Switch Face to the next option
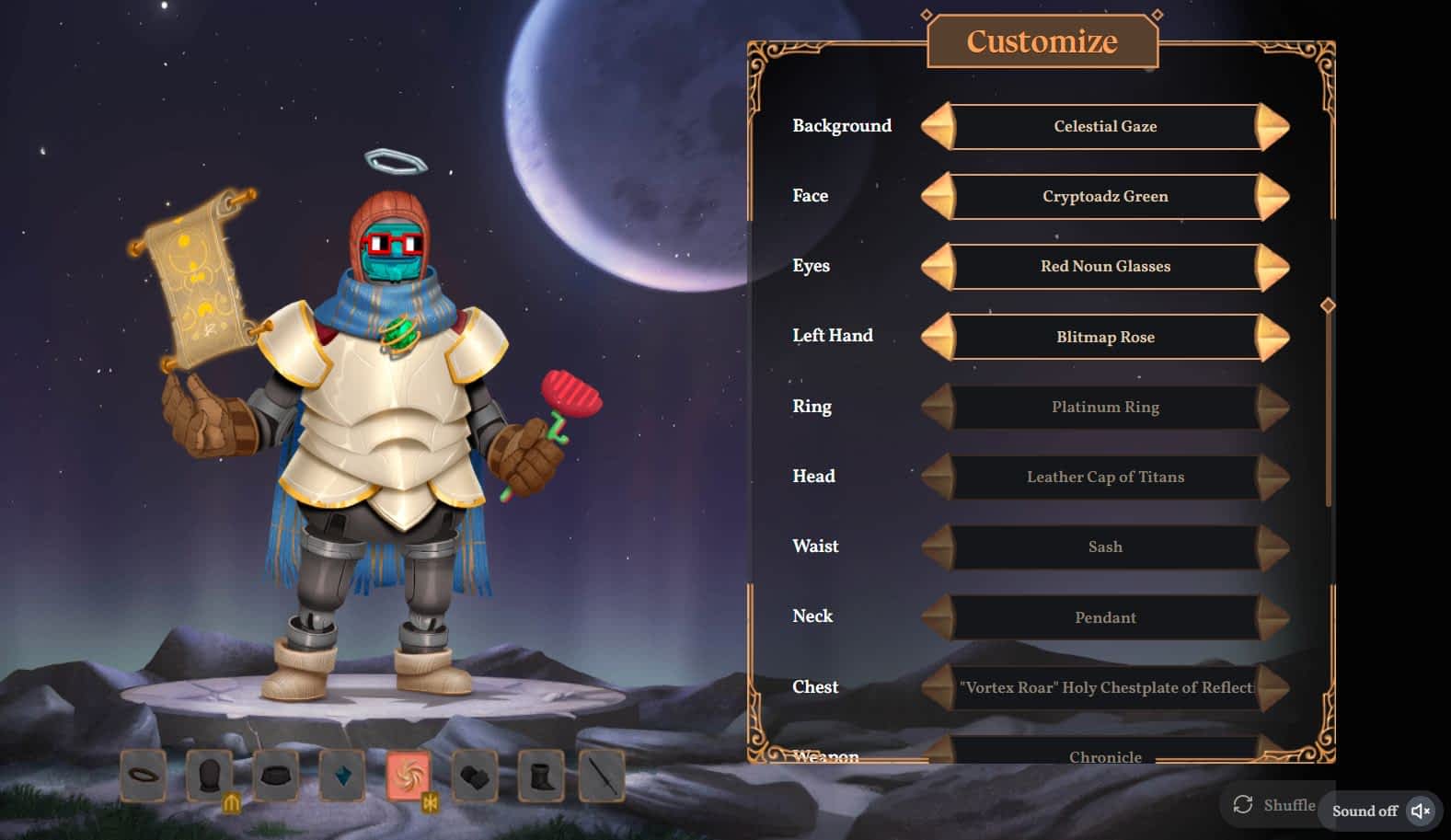1451x840 pixels. (1273, 197)
